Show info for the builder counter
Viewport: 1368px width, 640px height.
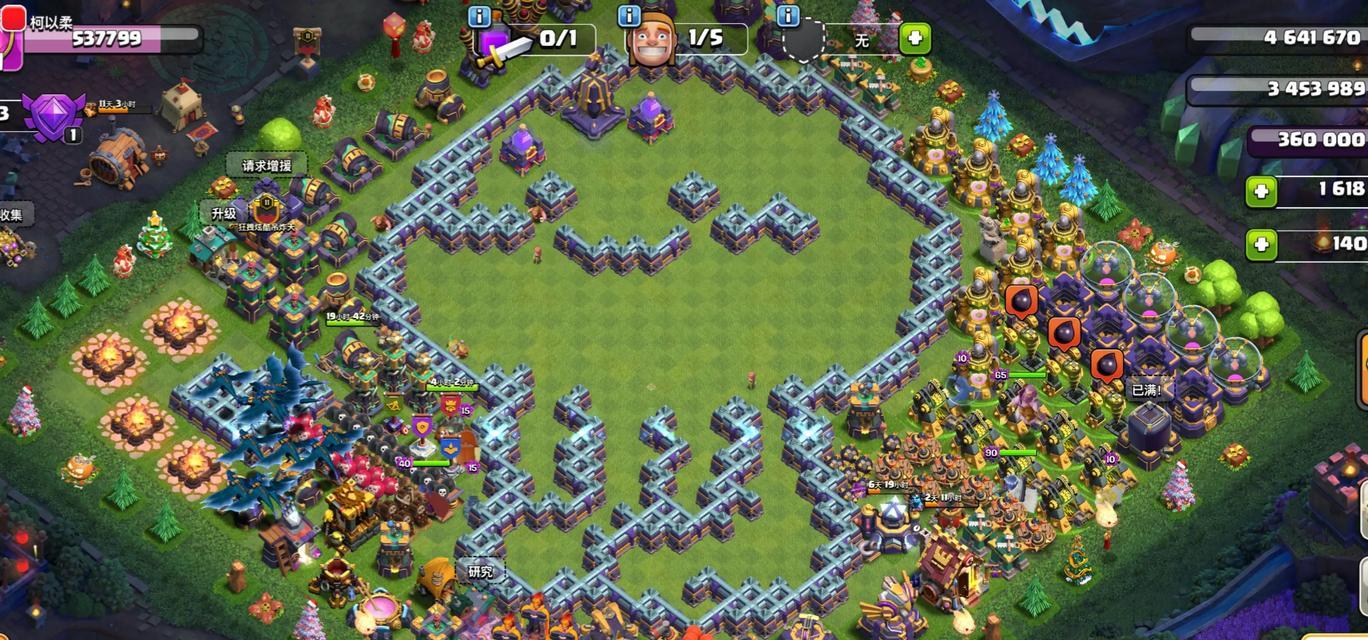coord(629,17)
